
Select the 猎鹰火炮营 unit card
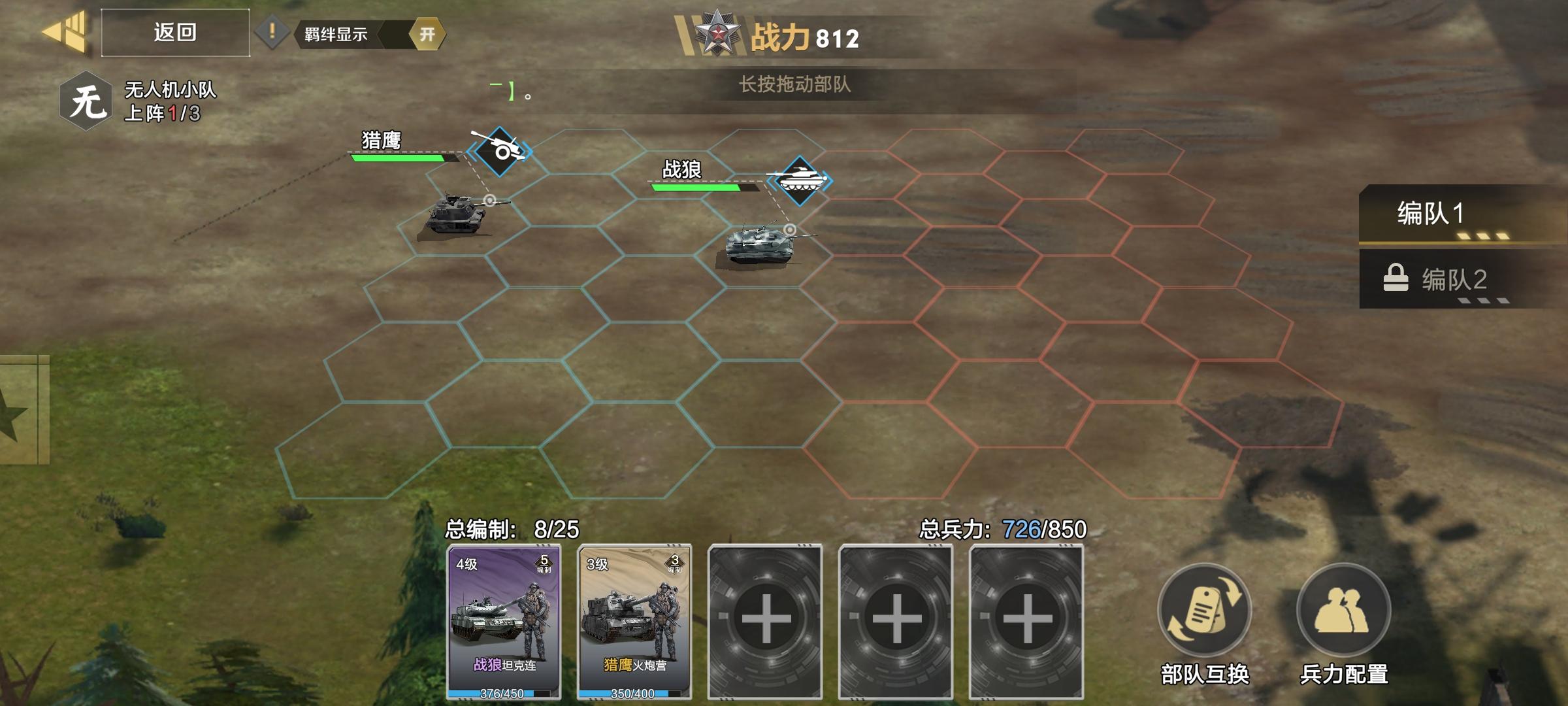[634, 621]
